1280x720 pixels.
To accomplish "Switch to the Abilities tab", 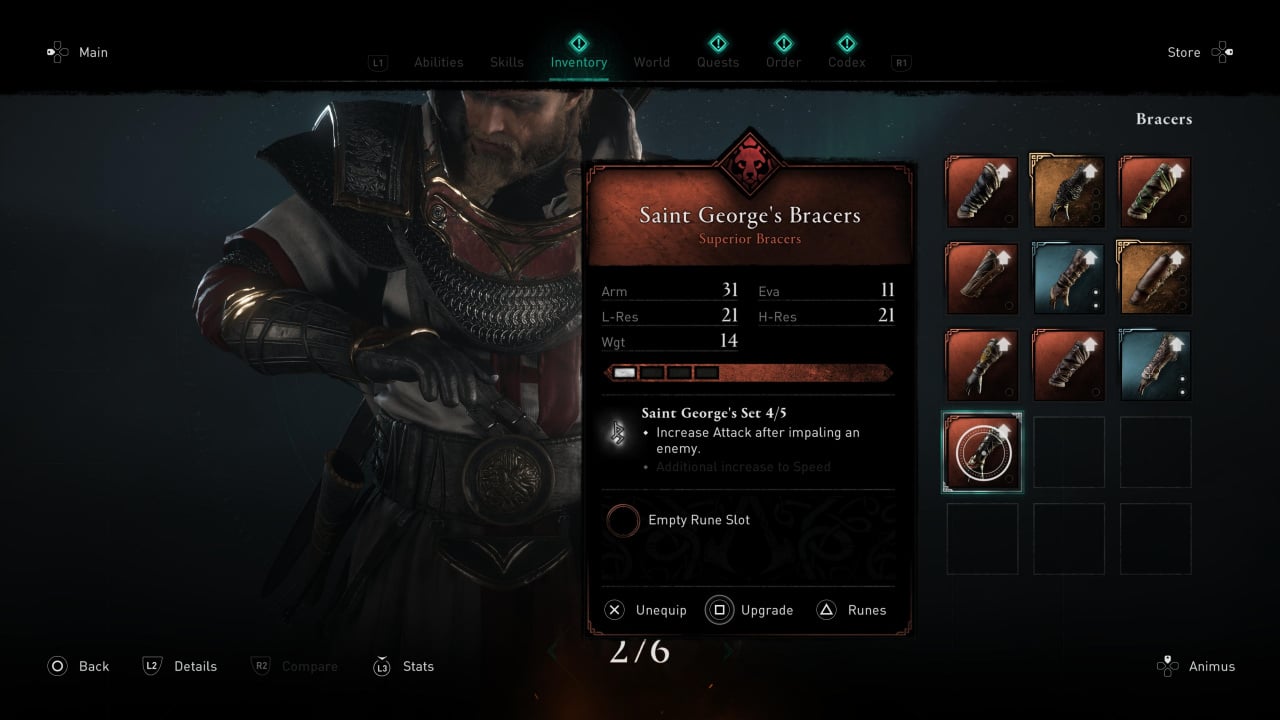I will point(438,62).
